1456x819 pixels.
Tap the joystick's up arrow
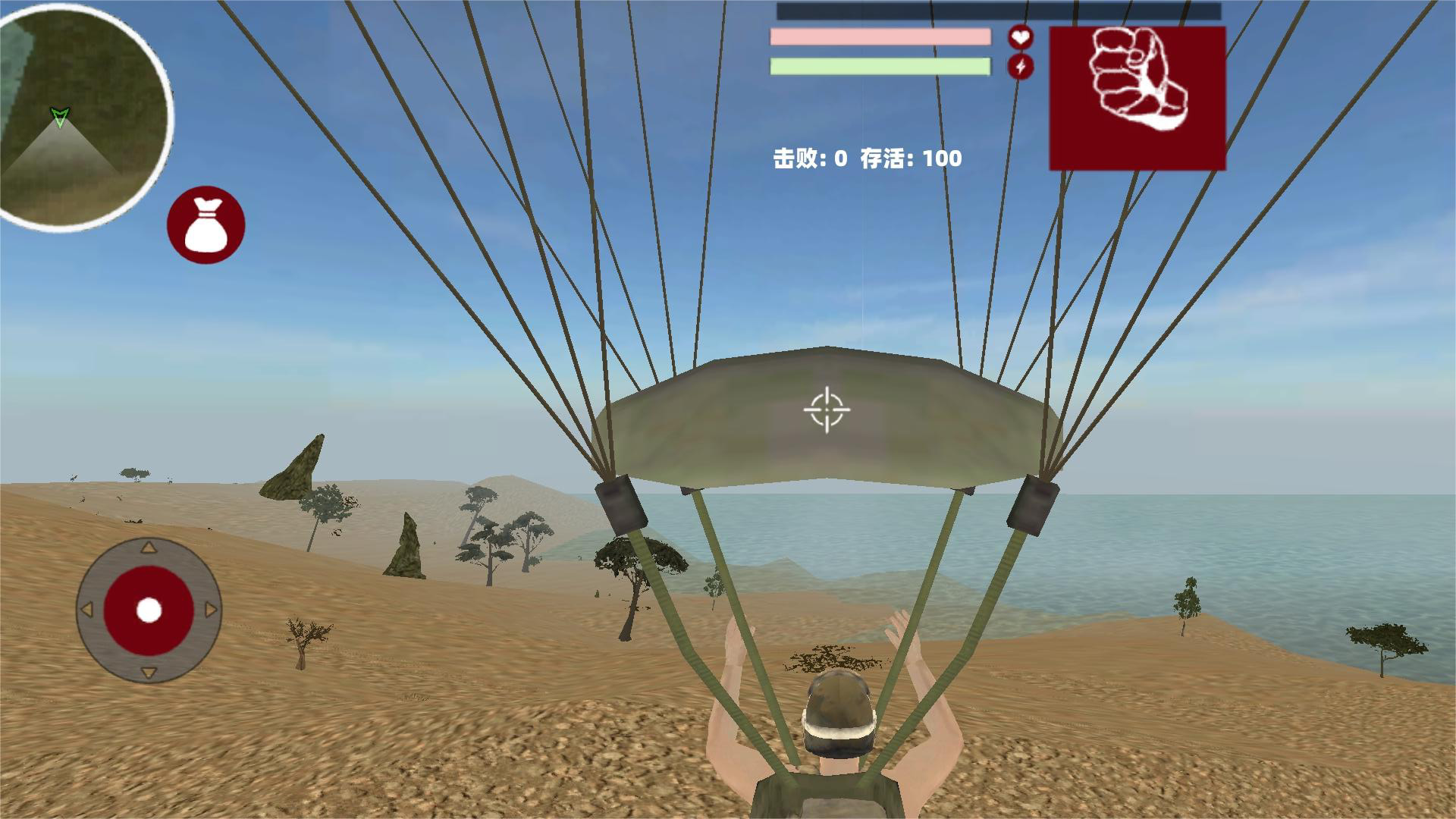(149, 548)
